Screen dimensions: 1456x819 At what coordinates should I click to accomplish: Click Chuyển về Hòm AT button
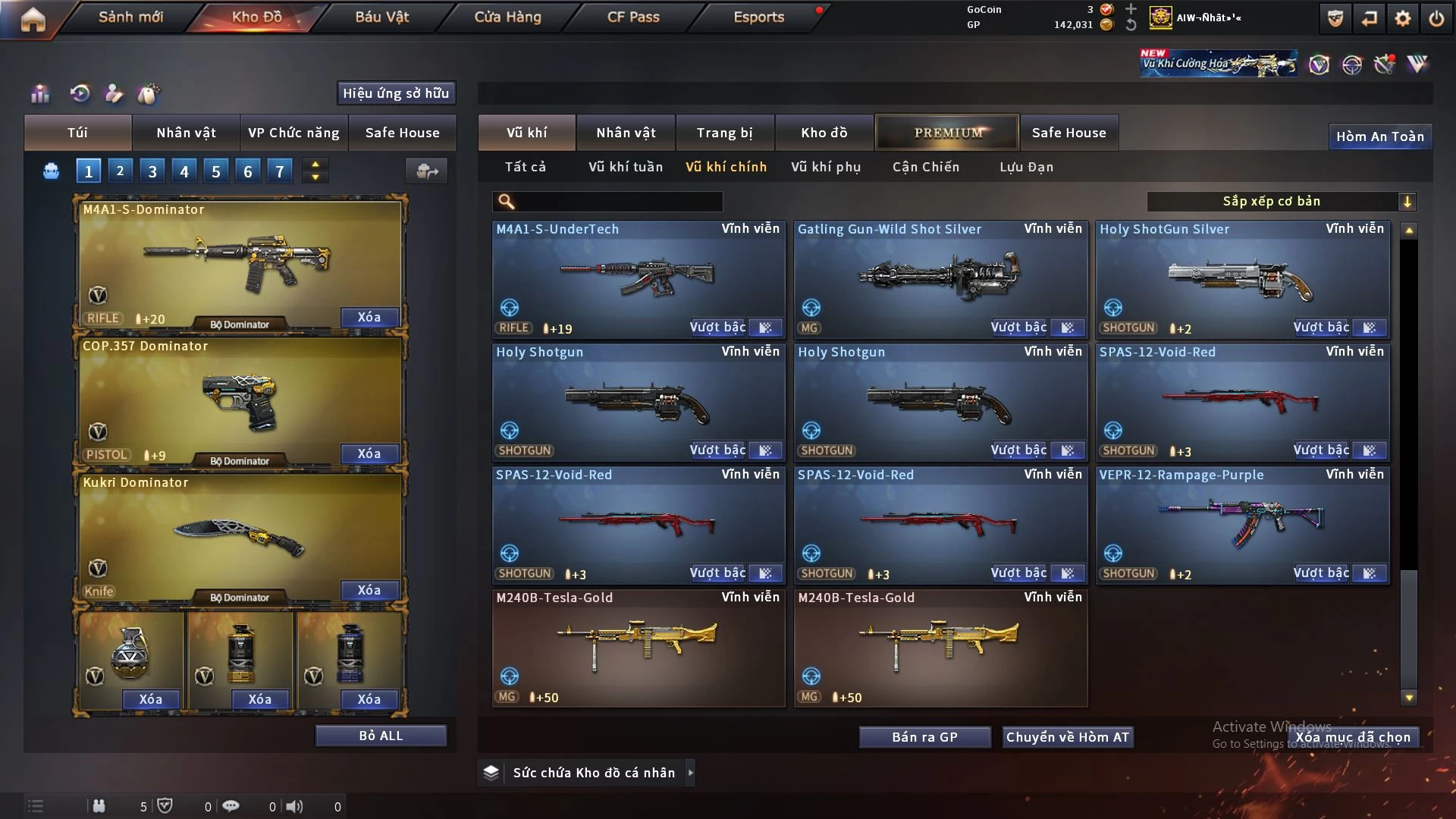coord(1067,737)
